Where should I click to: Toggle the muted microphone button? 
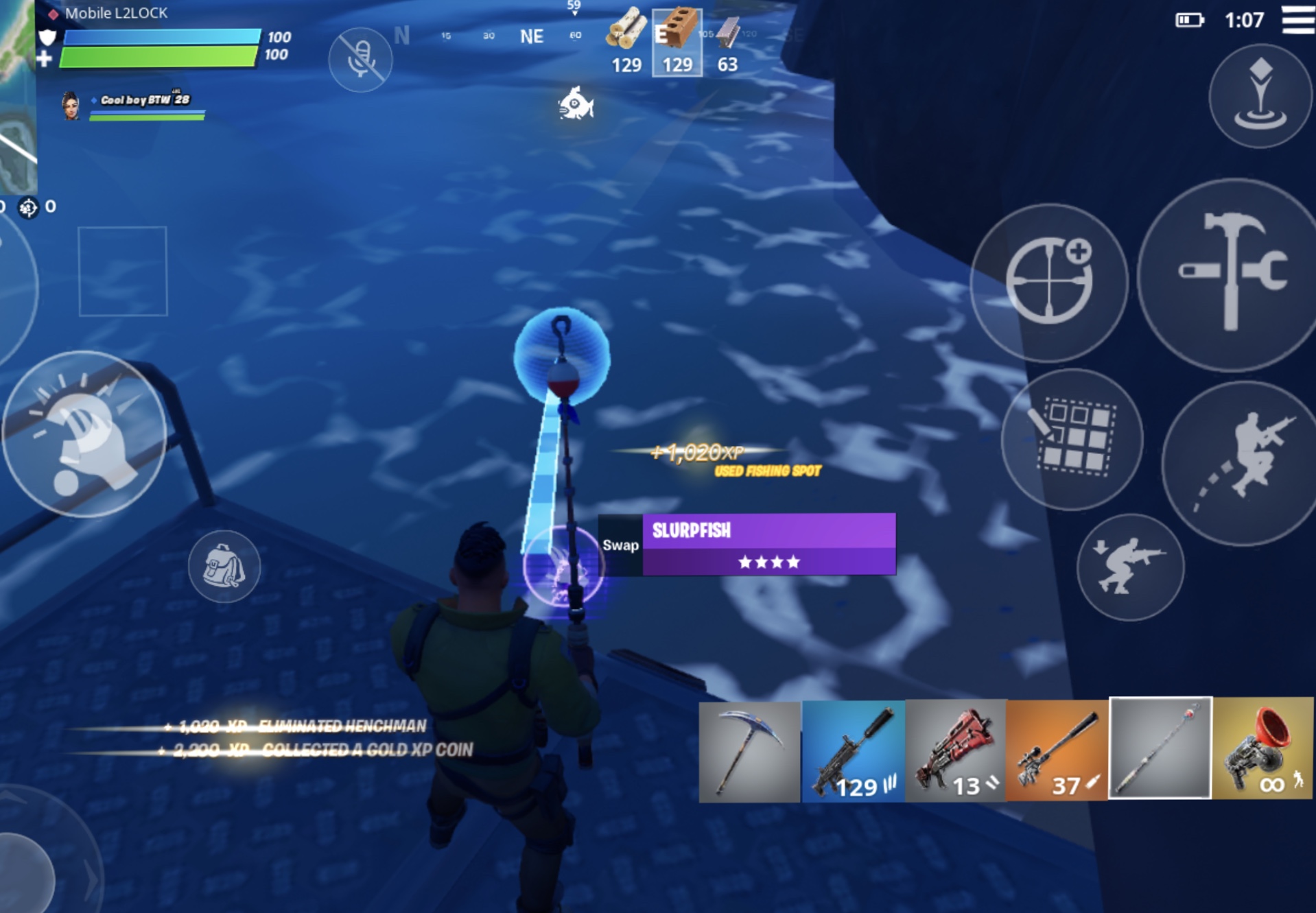(360, 60)
